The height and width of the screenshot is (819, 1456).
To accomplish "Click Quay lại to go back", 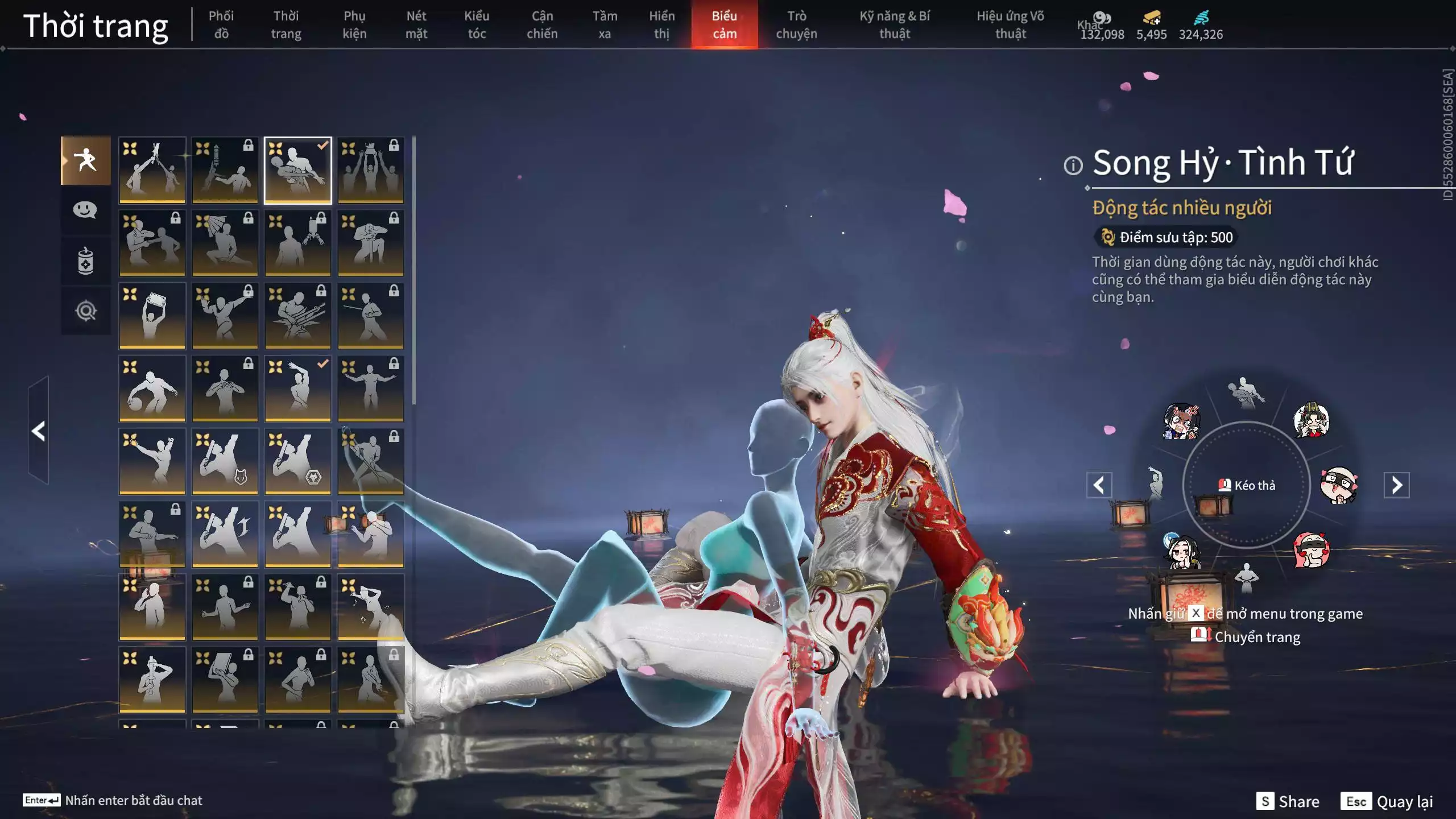I will (1387, 801).
